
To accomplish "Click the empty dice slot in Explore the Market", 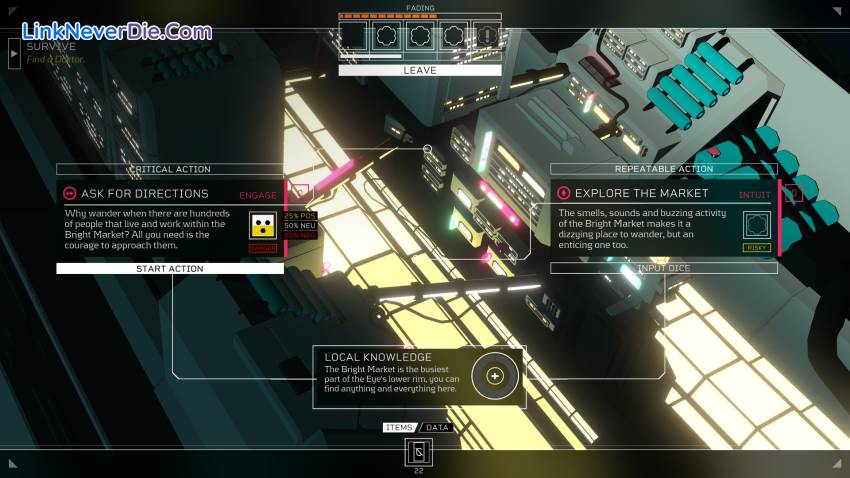I will pyautogui.click(x=757, y=225).
